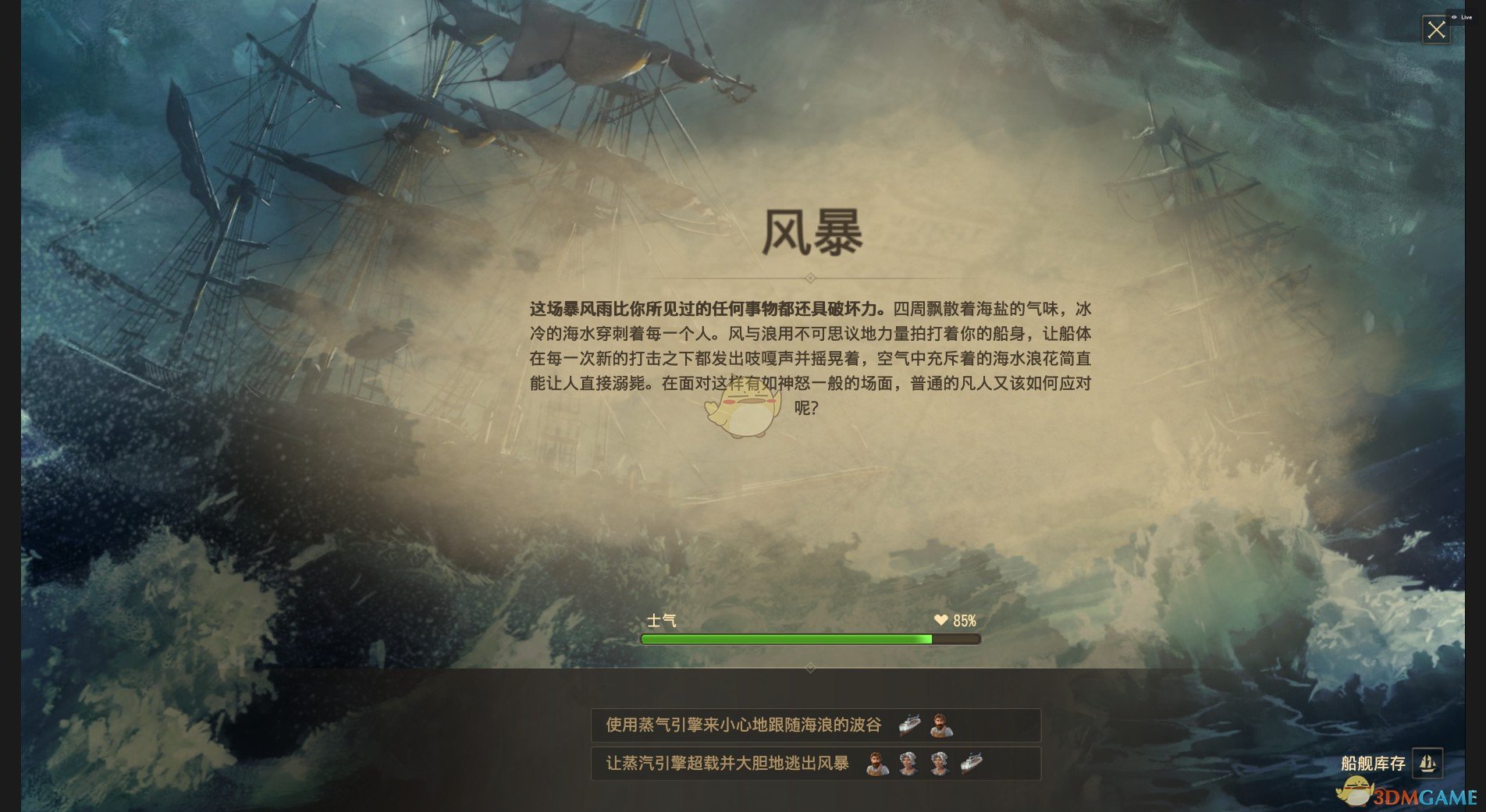This screenshot has height=812, width=1486.
Task: Click the Live status indicator
Action: click(x=1466, y=17)
